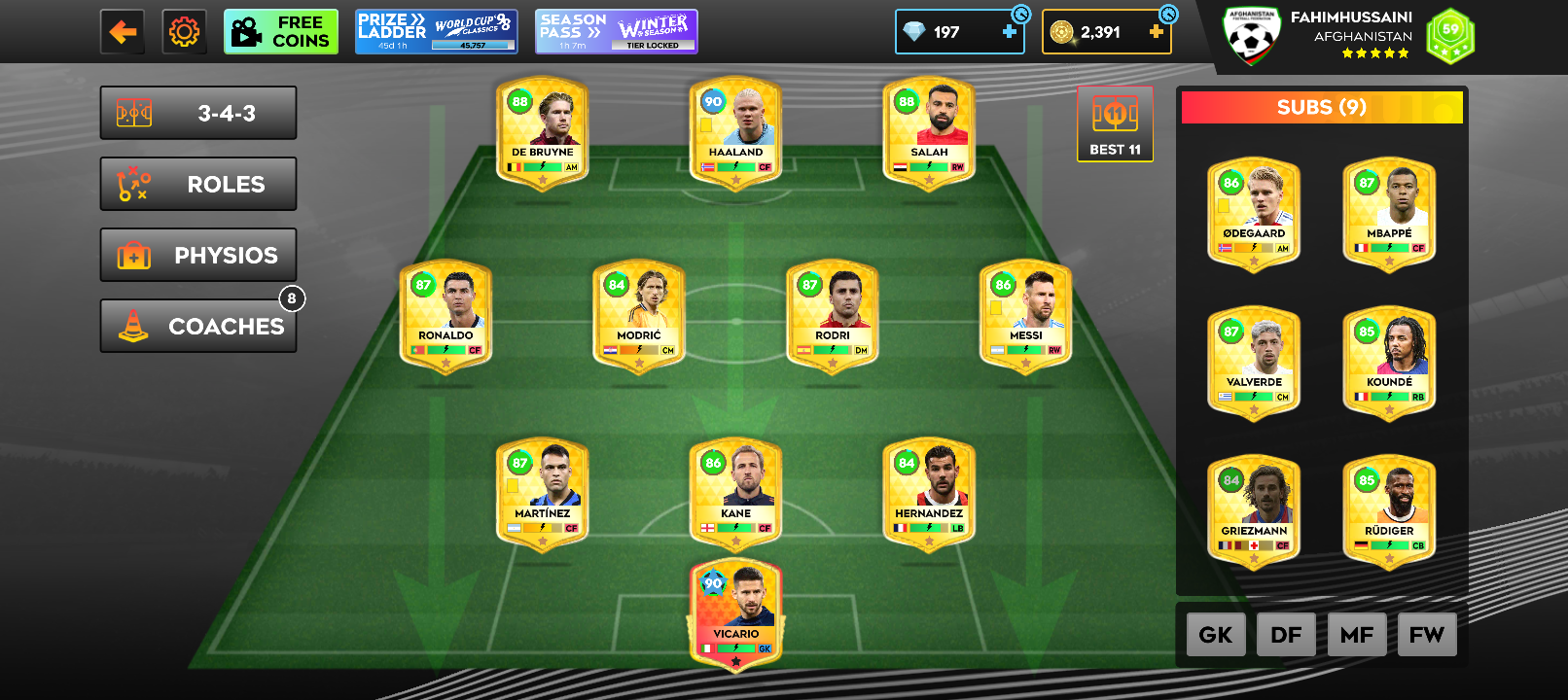The height and width of the screenshot is (700, 1568).
Task: Buy more coins with the plus button
Action: click(1156, 32)
